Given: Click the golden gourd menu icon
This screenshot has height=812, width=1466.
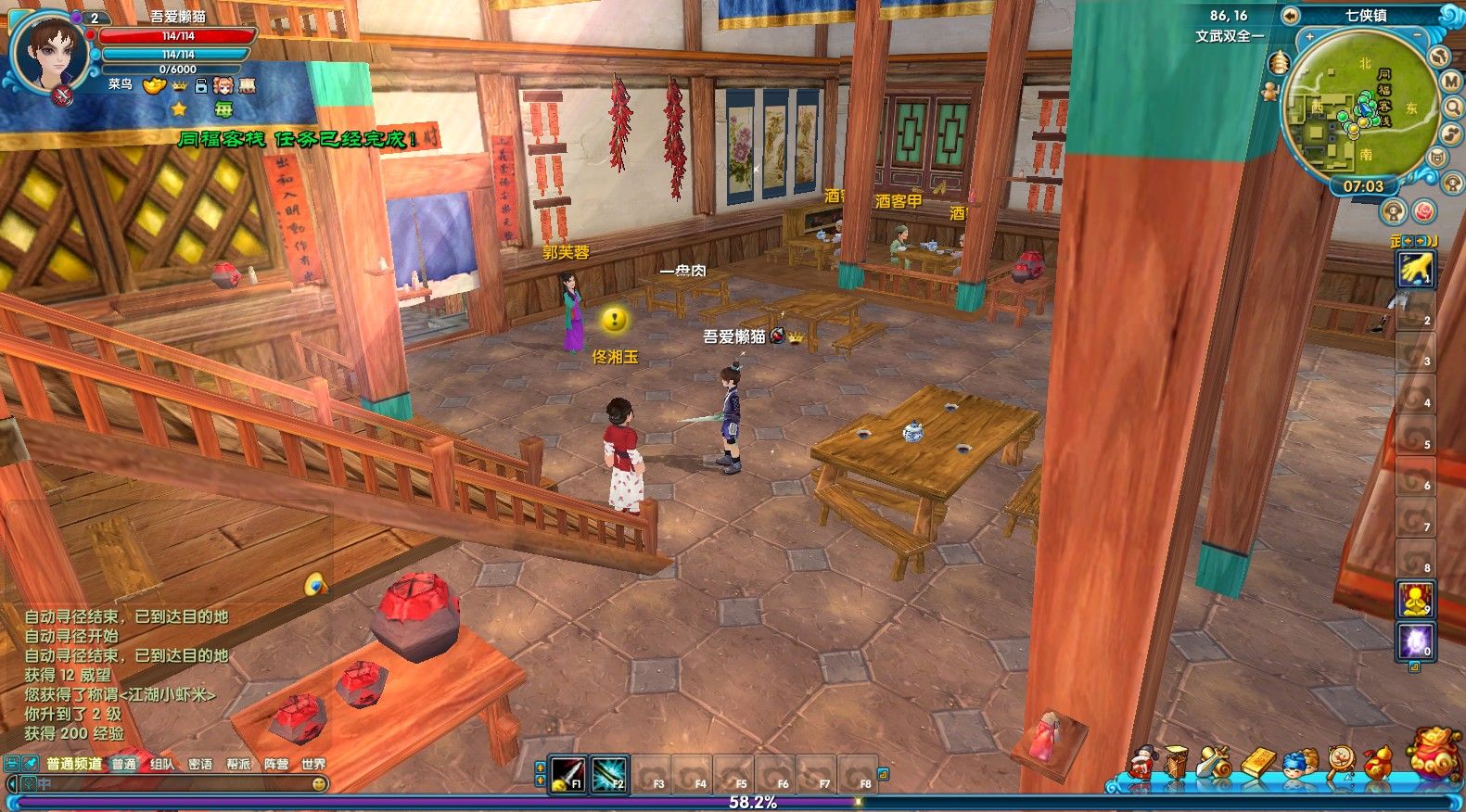Looking at the screenshot, I should pyautogui.click(x=1377, y=762).
